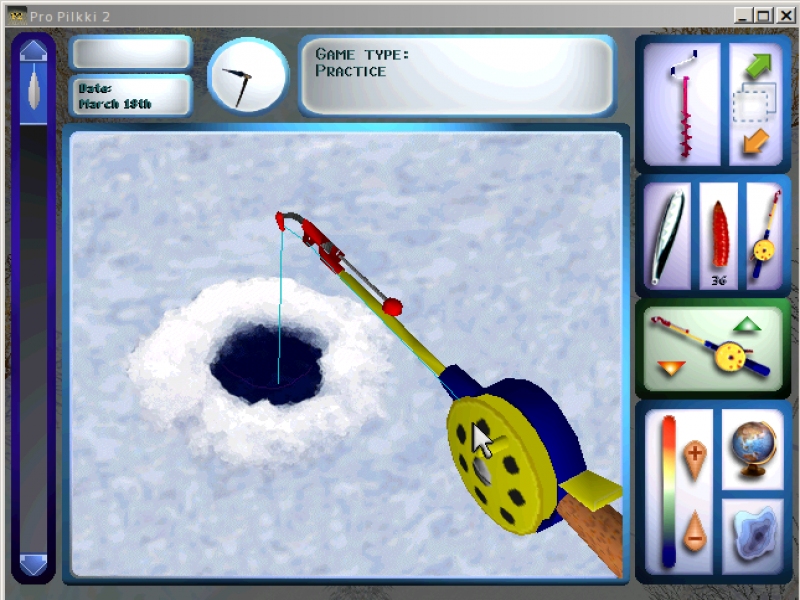Select the red maggot bait slot
800x600 pixels.
point(717,238)
